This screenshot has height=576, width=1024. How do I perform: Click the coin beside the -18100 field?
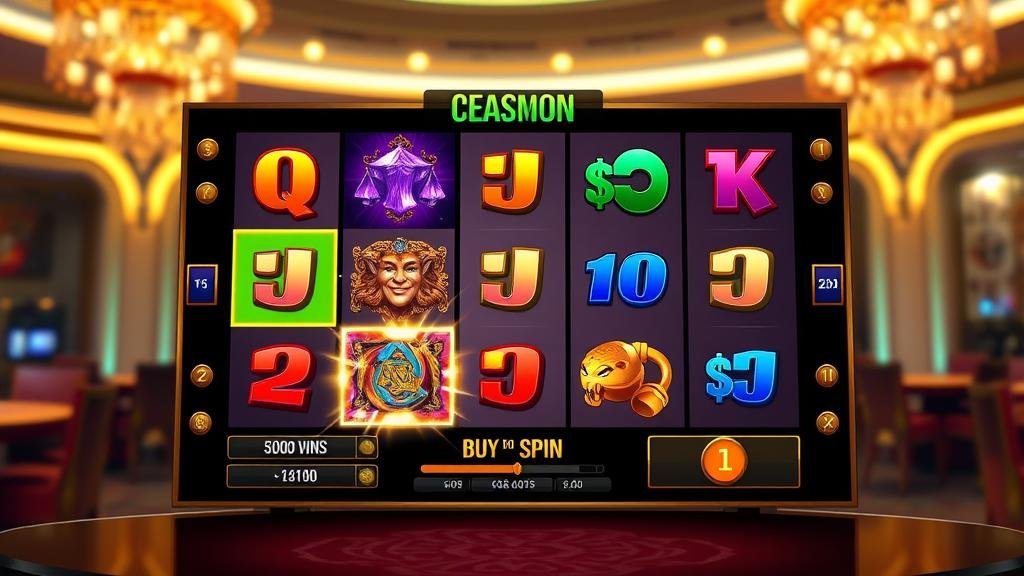pos(367,476)
